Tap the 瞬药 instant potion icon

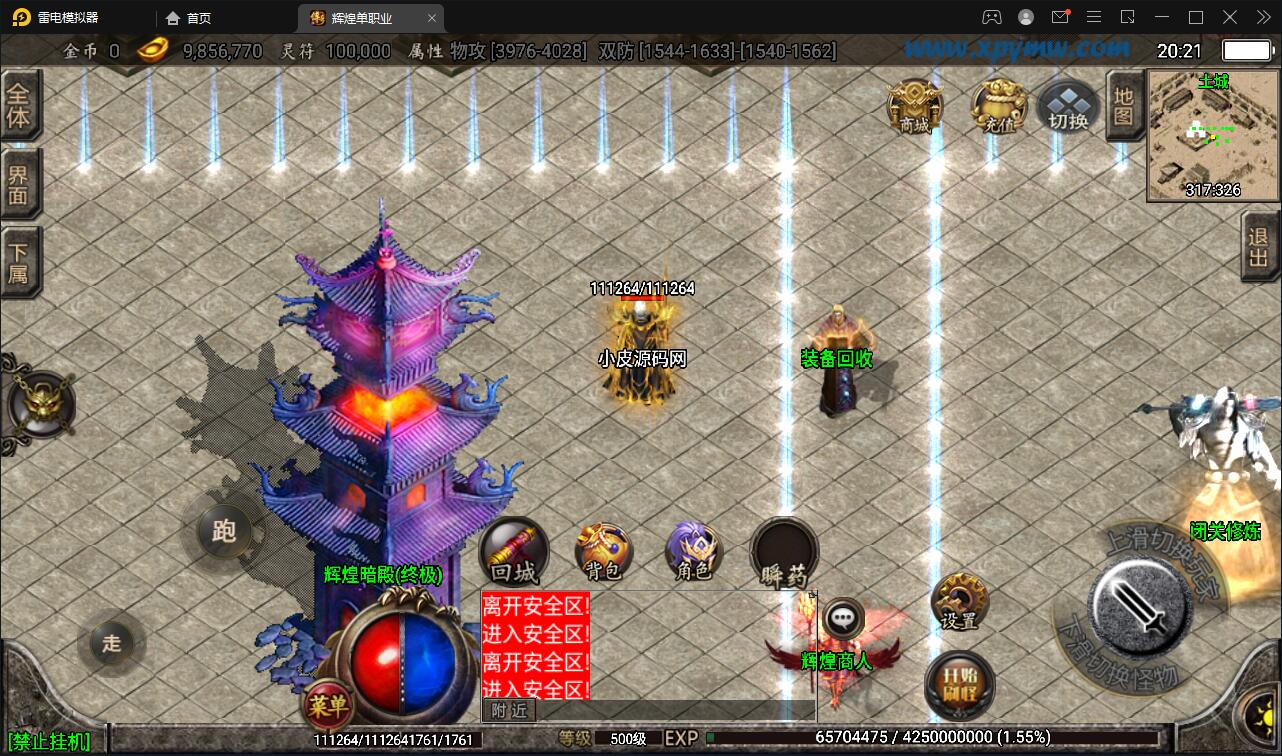pyautogui.click(x=783, y=549)
